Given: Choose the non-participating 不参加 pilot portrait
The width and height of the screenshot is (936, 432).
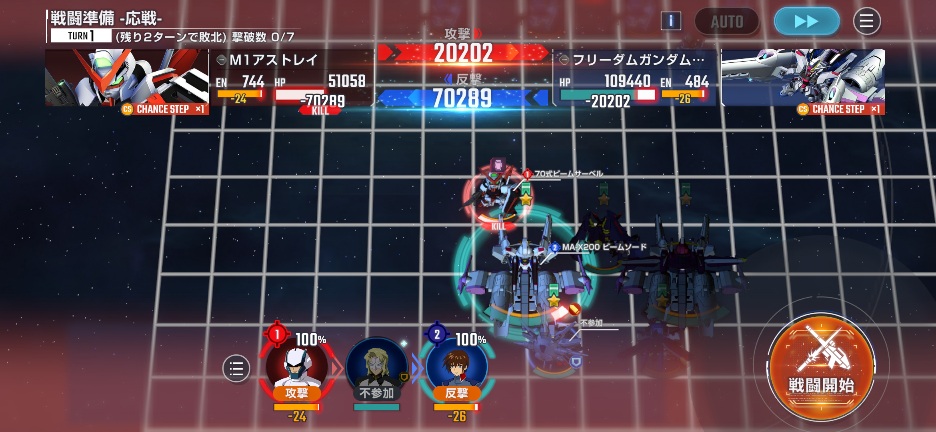Looking at the screenshot, I should 376,368.
